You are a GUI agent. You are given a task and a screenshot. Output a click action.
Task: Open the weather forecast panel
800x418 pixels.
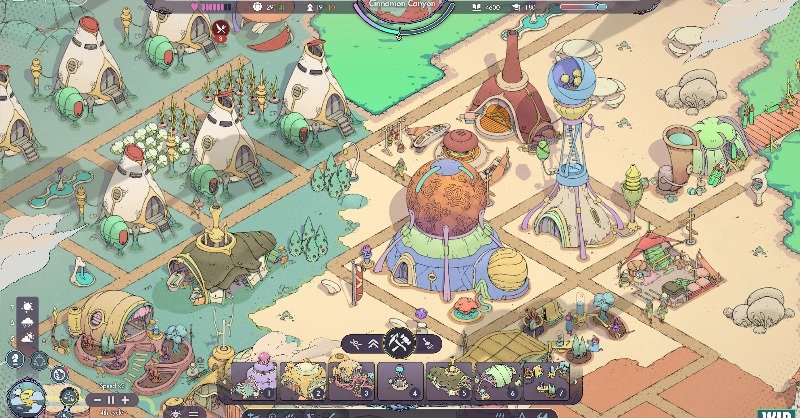[x=26, y=320]
